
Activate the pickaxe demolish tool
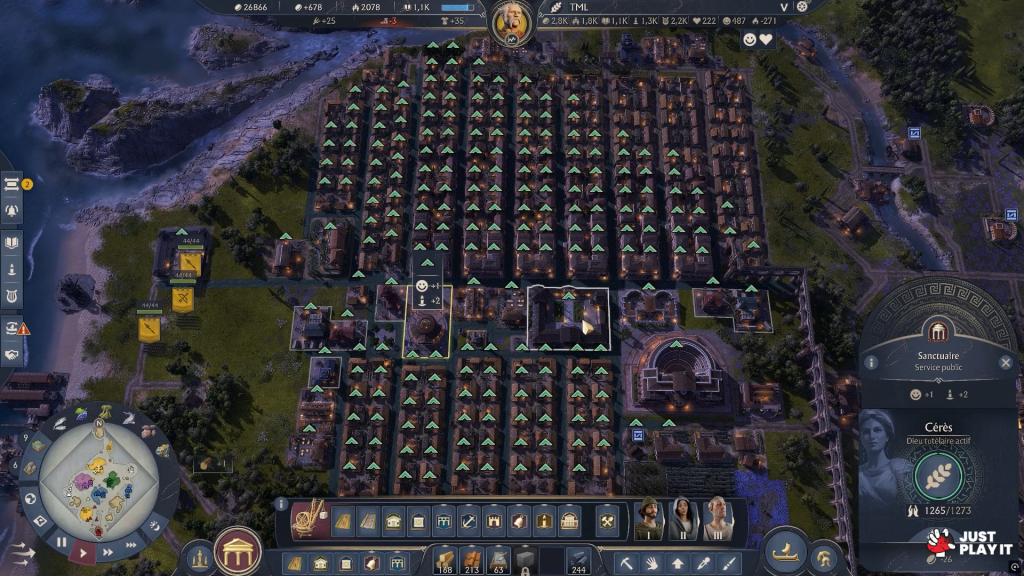627,563
